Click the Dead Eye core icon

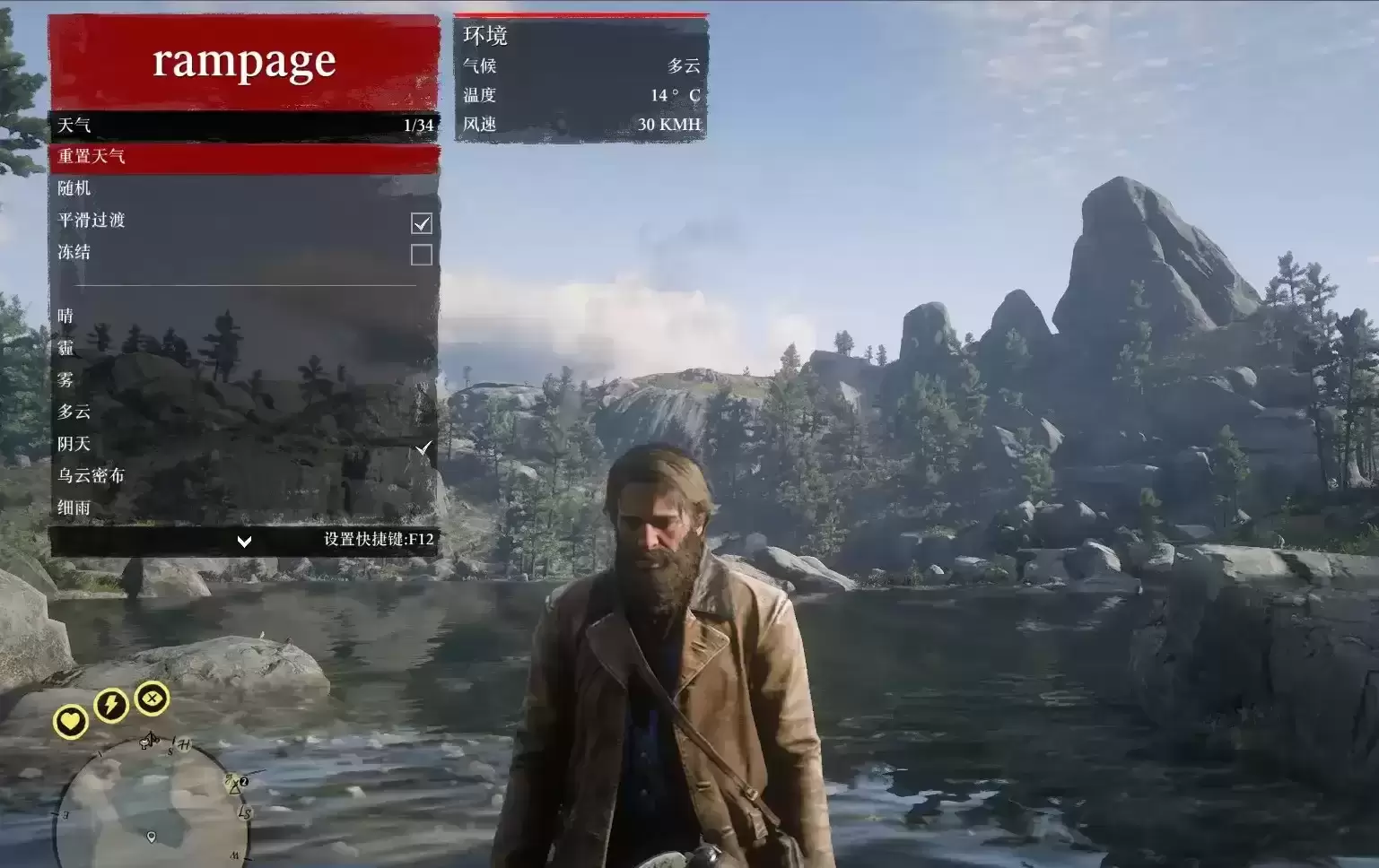point(153,698)
